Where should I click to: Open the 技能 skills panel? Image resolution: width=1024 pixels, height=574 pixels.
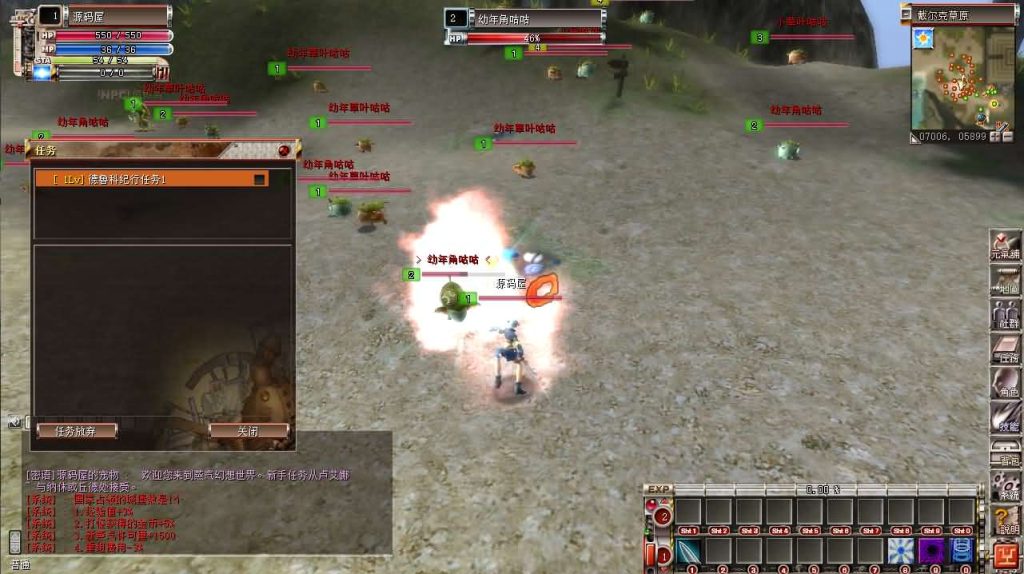coord(1006,417)
